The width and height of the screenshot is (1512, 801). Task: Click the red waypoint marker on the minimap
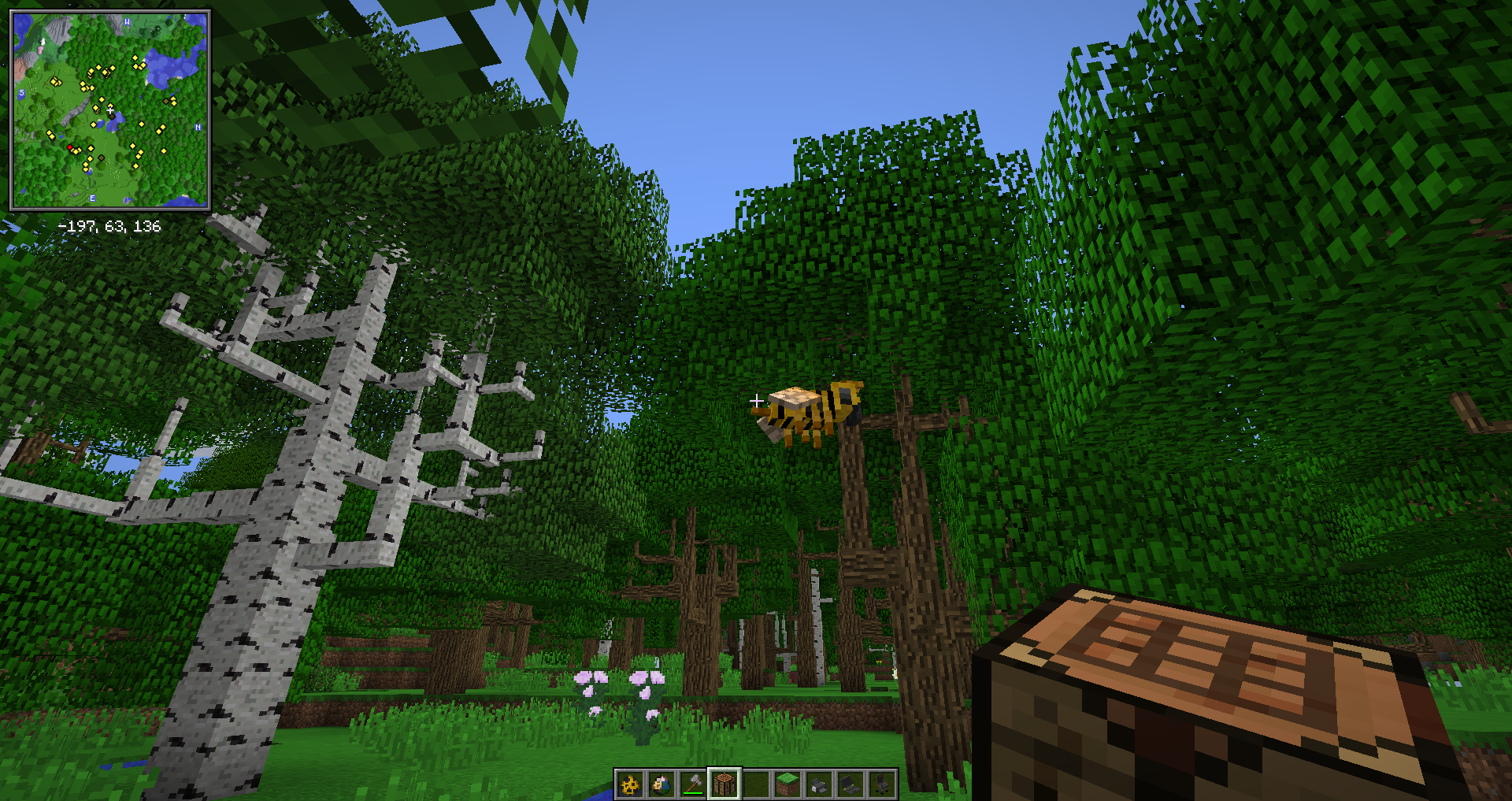click(x=71, y=147)
